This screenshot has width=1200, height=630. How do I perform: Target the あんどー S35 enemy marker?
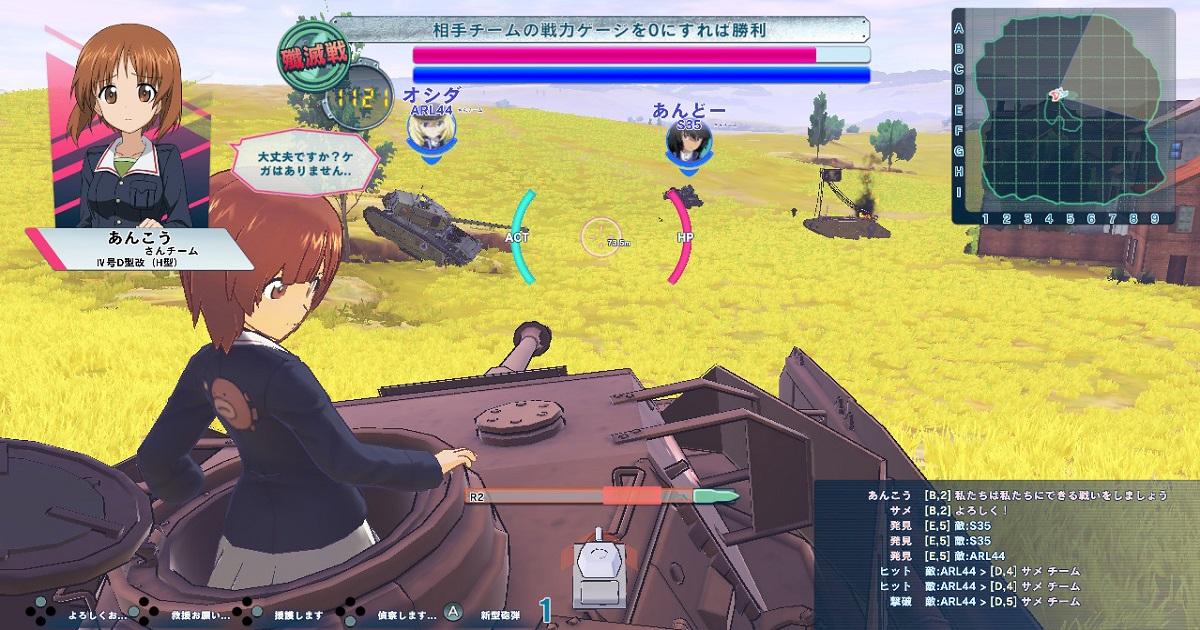[x=690, y=140]
